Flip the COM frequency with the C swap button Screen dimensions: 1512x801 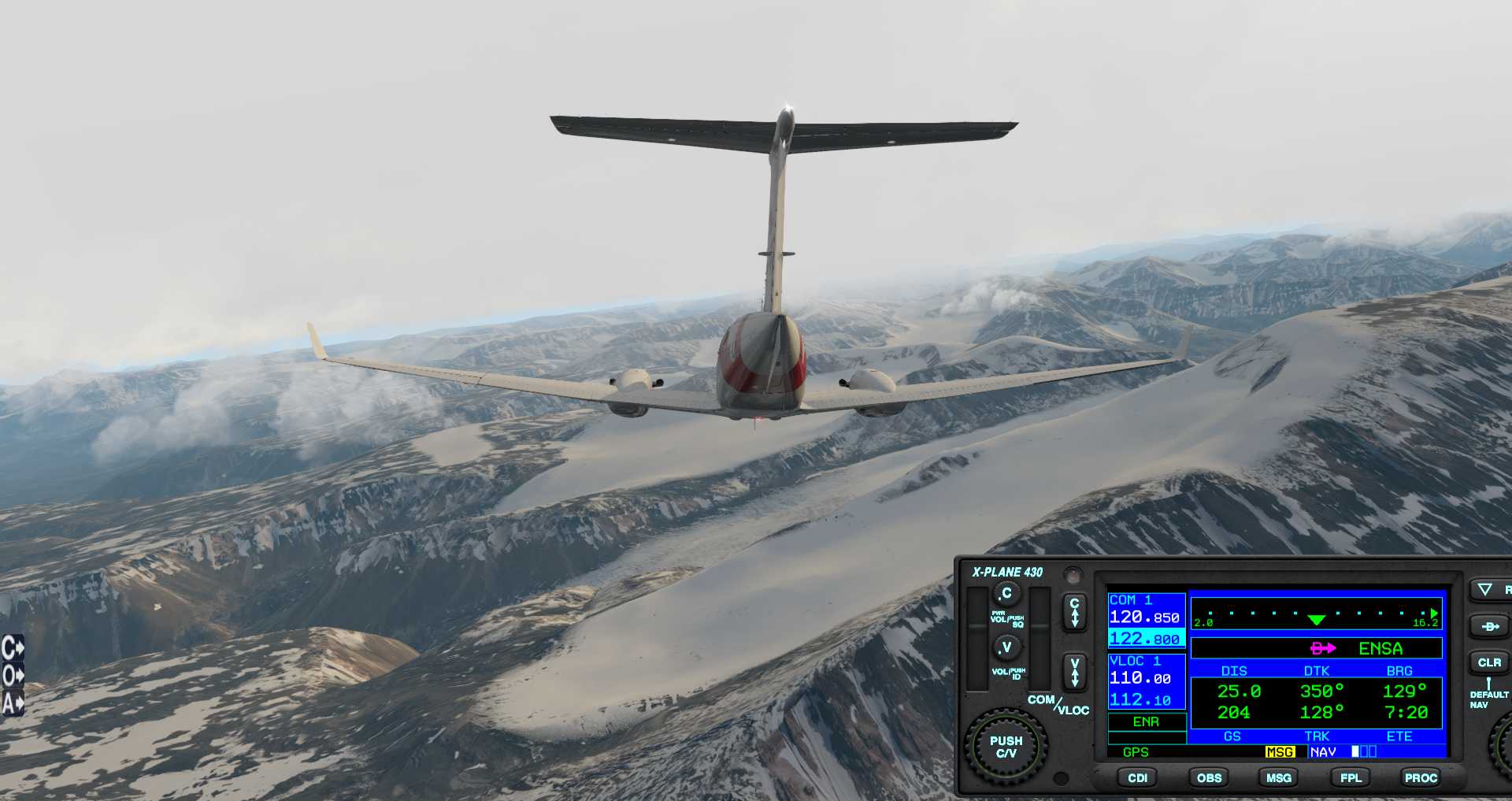click(x=1074, y=612)
